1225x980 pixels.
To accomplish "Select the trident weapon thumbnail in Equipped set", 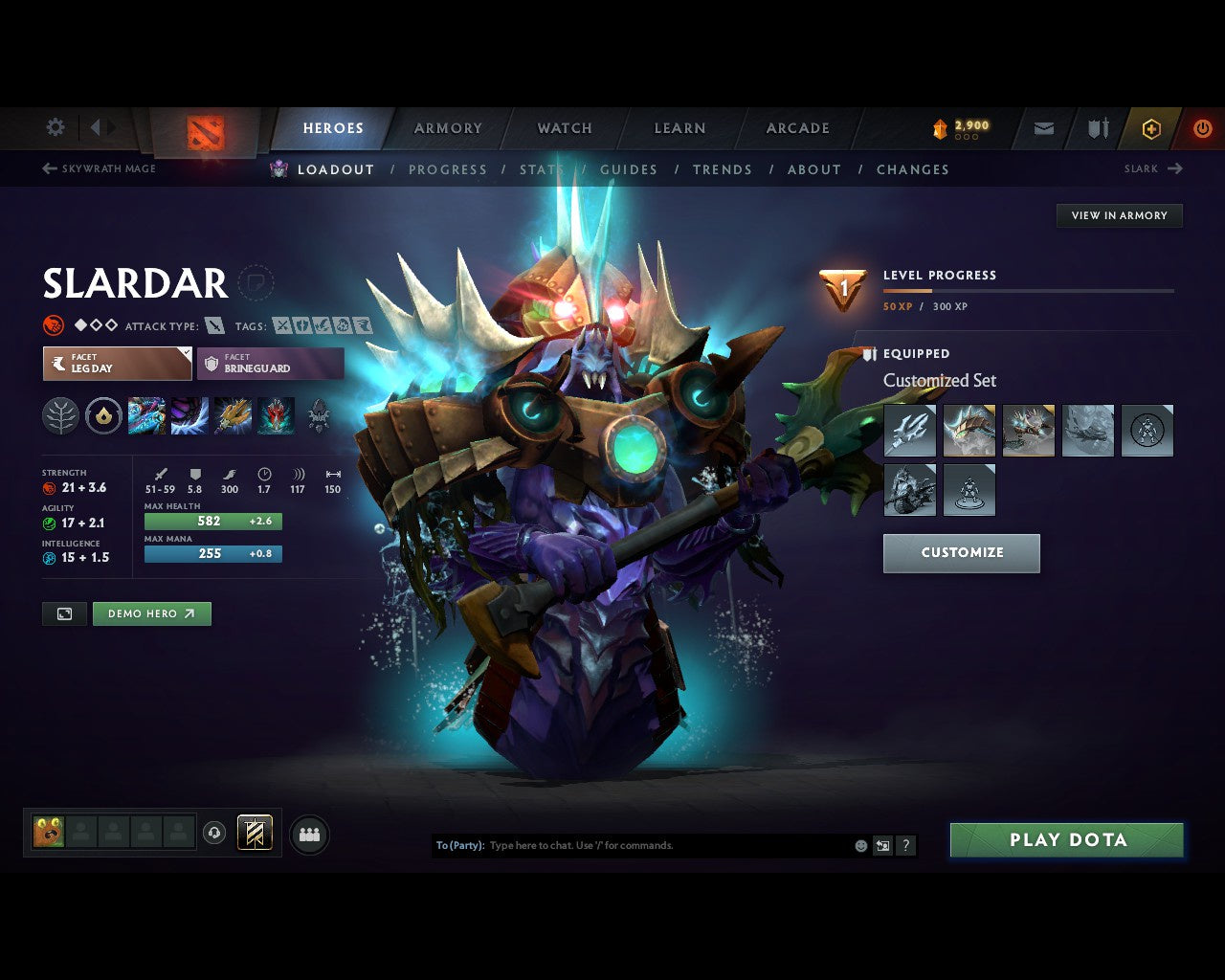I will click(909, 430).
